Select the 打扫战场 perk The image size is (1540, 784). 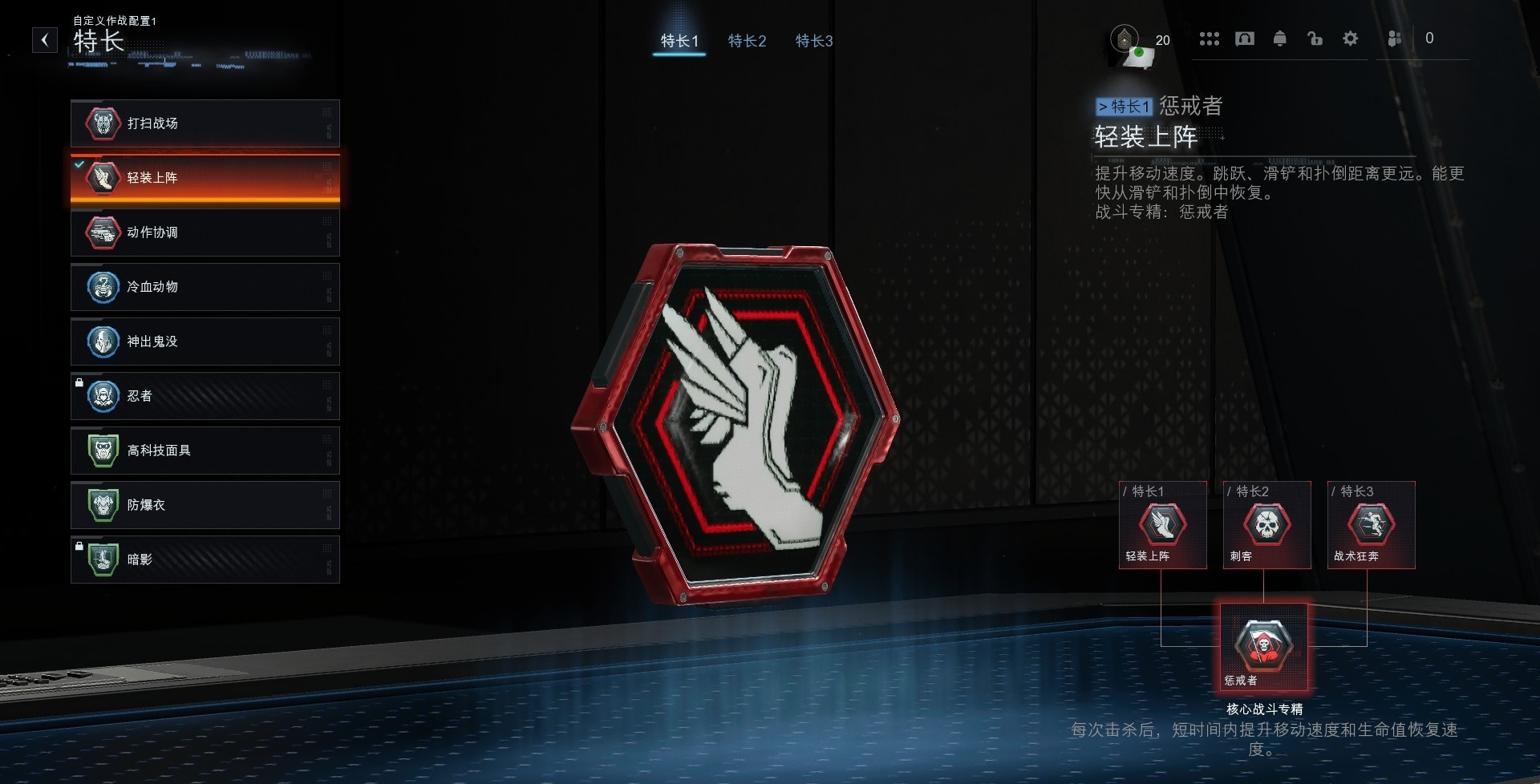click(205, 123)
